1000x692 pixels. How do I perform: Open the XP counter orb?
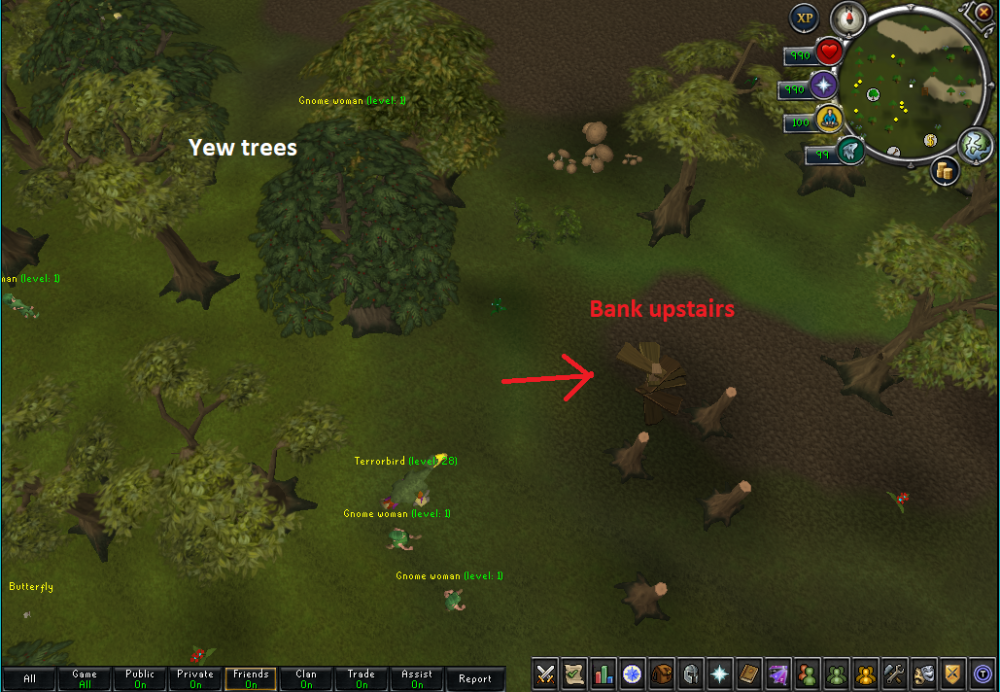coord(804,18)
